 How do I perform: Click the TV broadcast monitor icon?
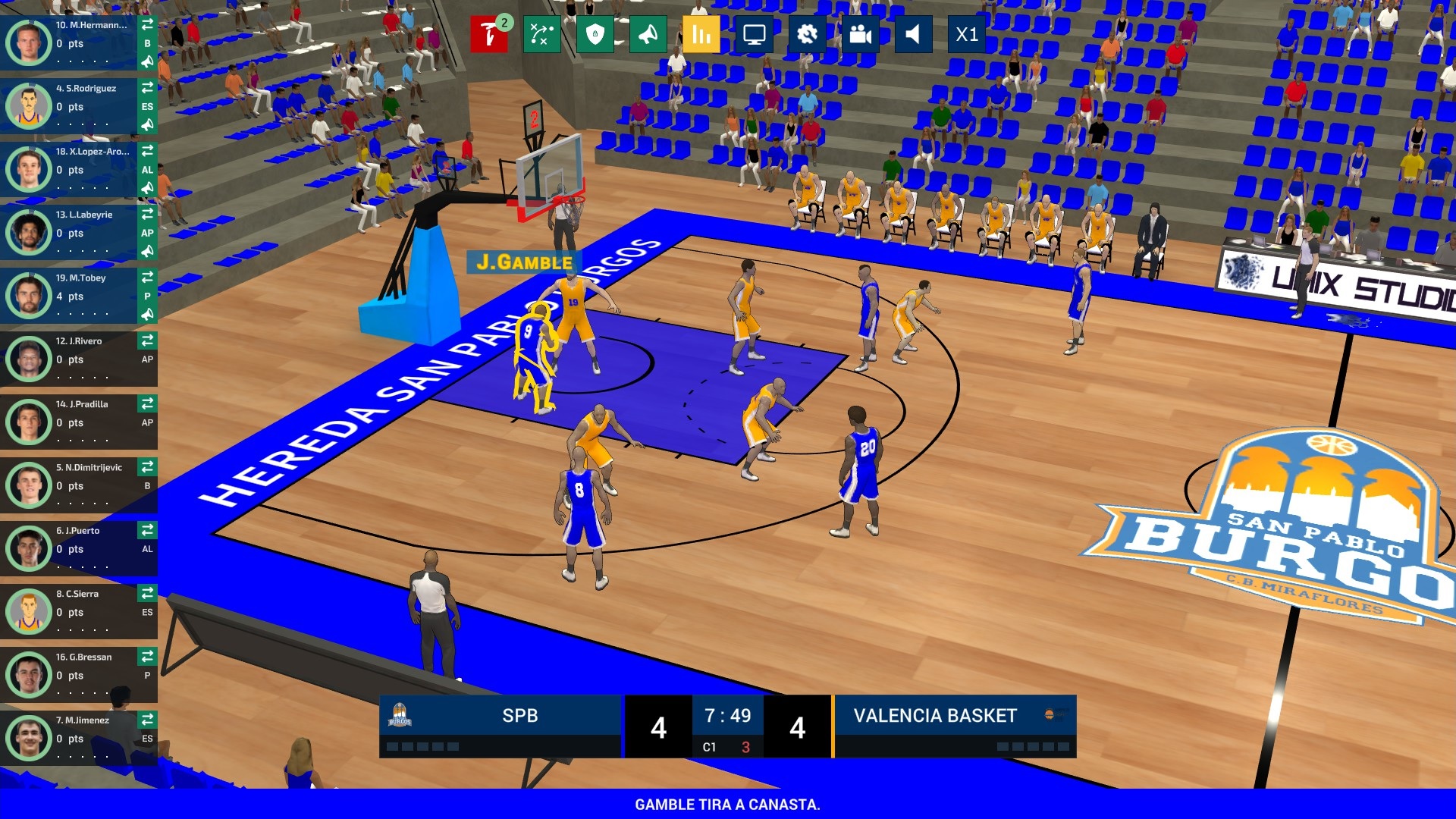[755, 34]
